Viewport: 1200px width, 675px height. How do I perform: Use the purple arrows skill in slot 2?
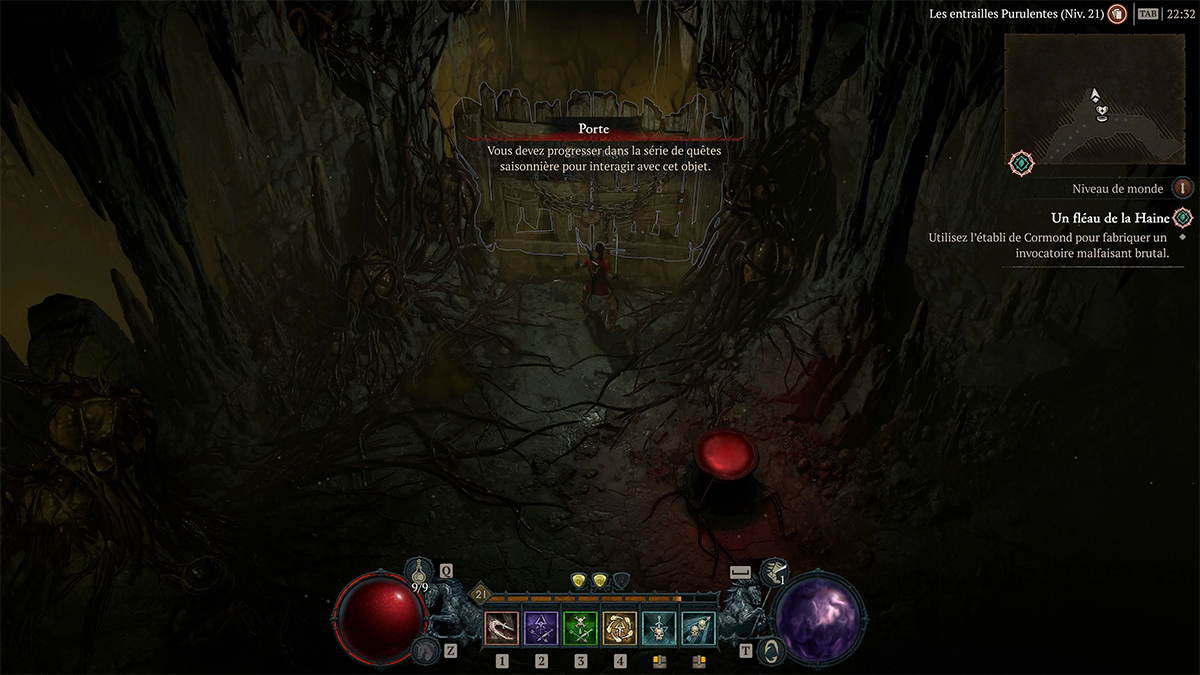[x=541, y=628]
